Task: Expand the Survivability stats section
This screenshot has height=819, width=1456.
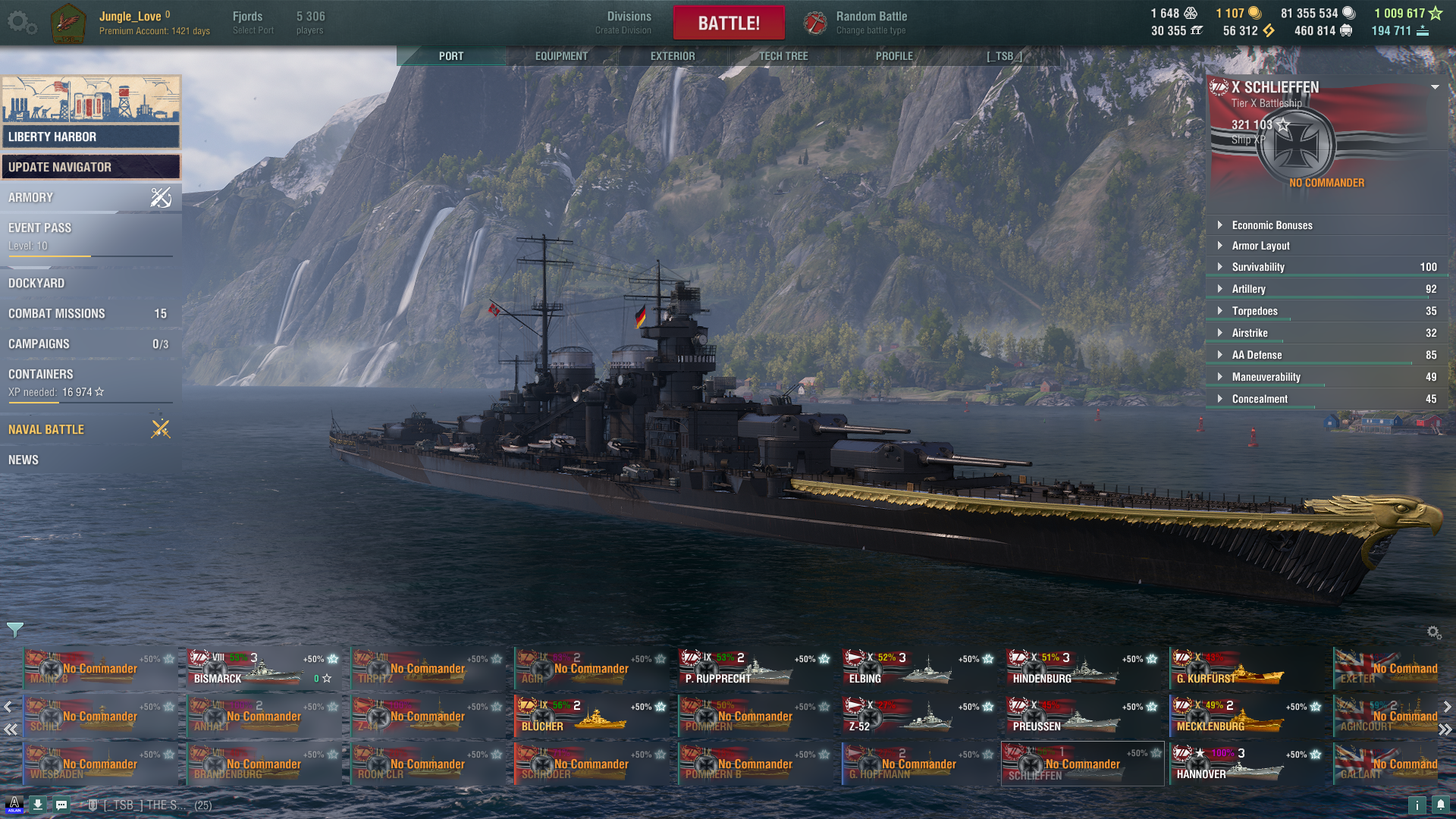Action: pos(1258,267)
